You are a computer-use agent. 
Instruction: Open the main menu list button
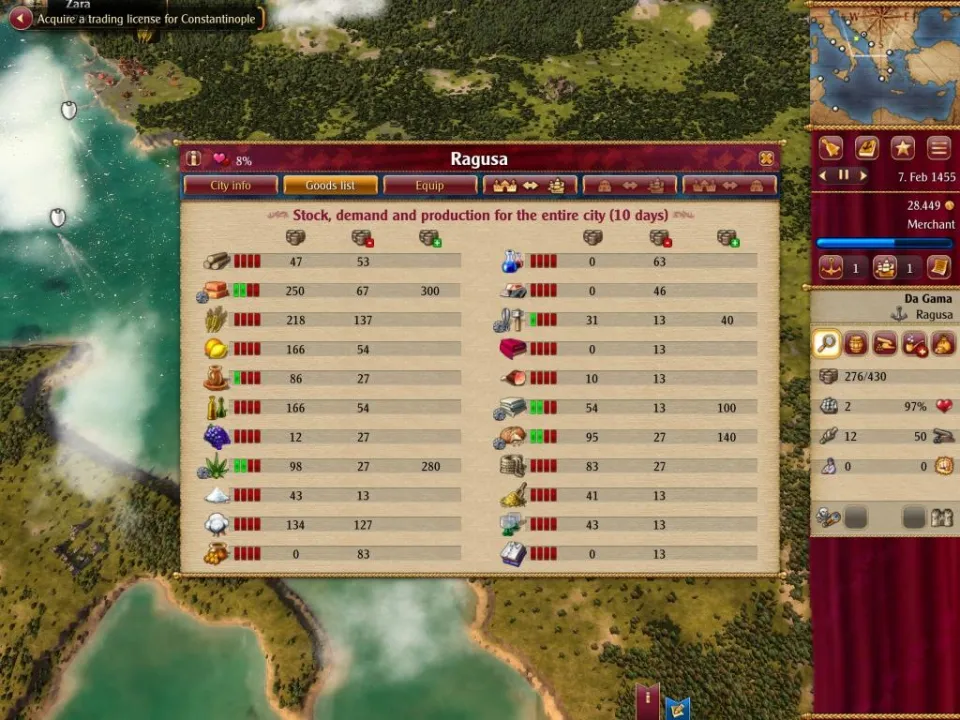[x=938, y=148]
